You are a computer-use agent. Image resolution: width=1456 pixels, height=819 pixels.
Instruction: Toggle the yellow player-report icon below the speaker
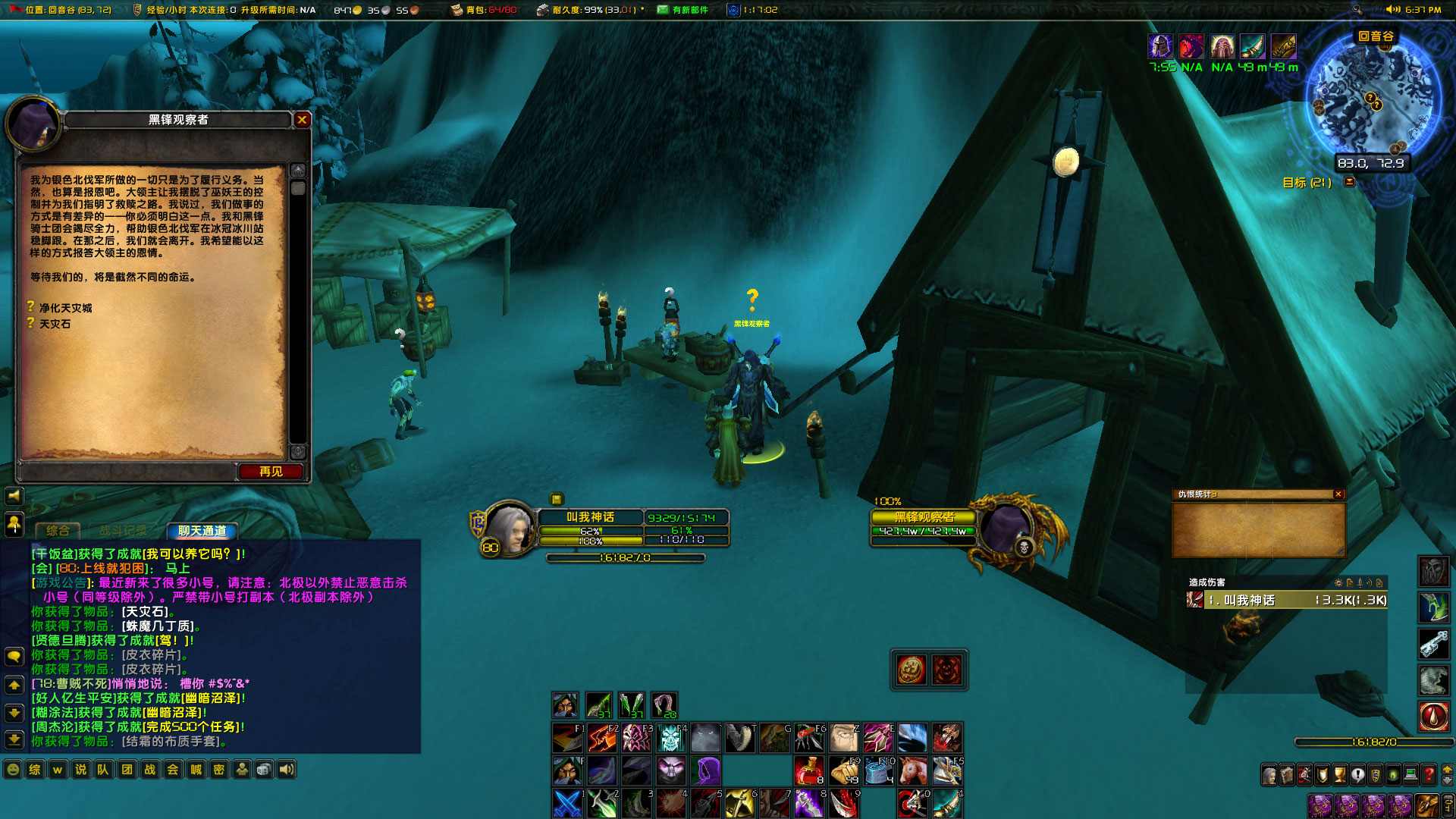click(x=15, y=523)
